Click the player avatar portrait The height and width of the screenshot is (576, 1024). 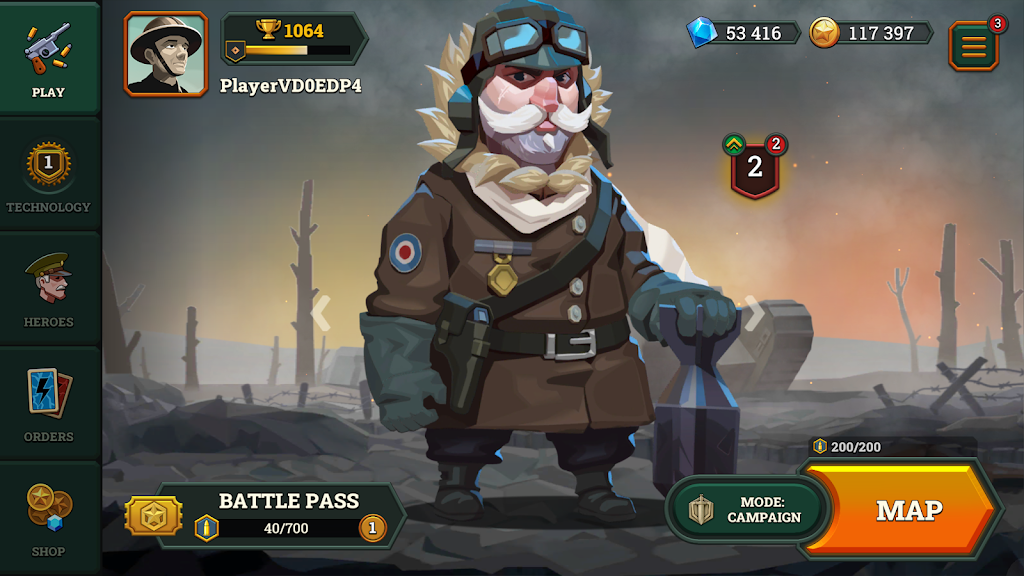(166, 54)
